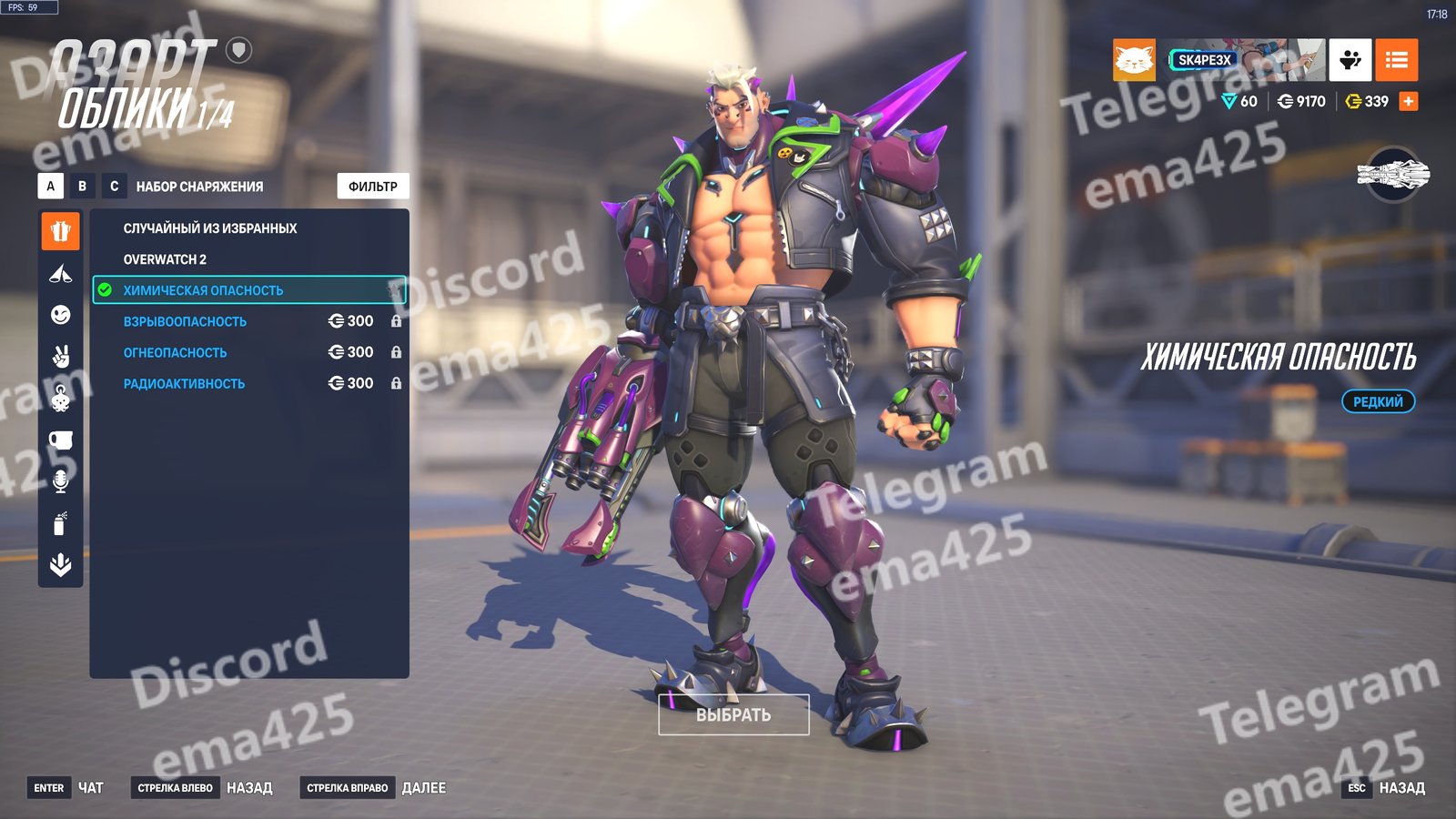
Task: Open the victory poses peace-hand category
Action: 60,357
